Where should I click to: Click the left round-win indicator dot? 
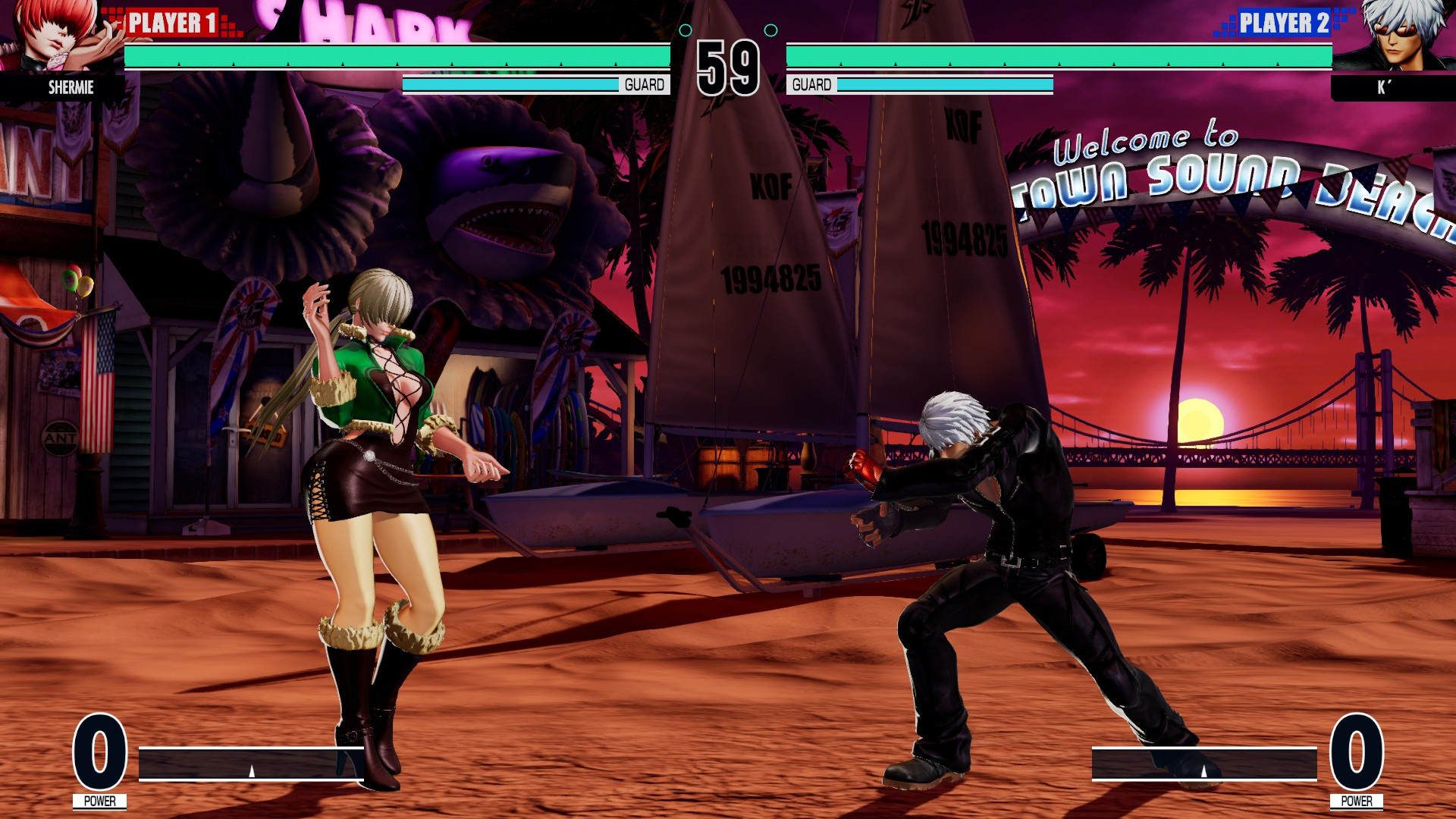686,30
